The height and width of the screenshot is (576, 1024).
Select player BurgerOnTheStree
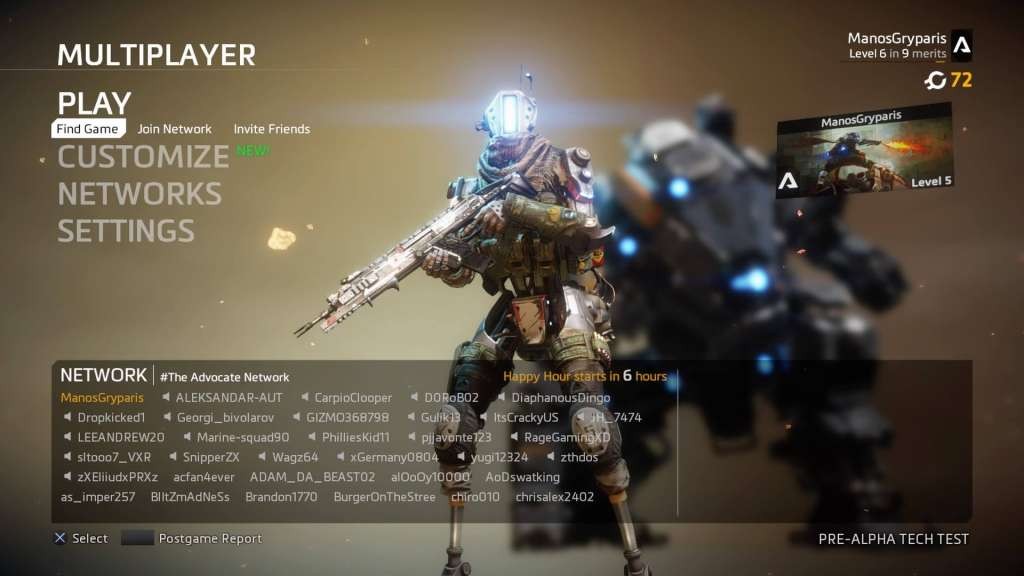385,497
